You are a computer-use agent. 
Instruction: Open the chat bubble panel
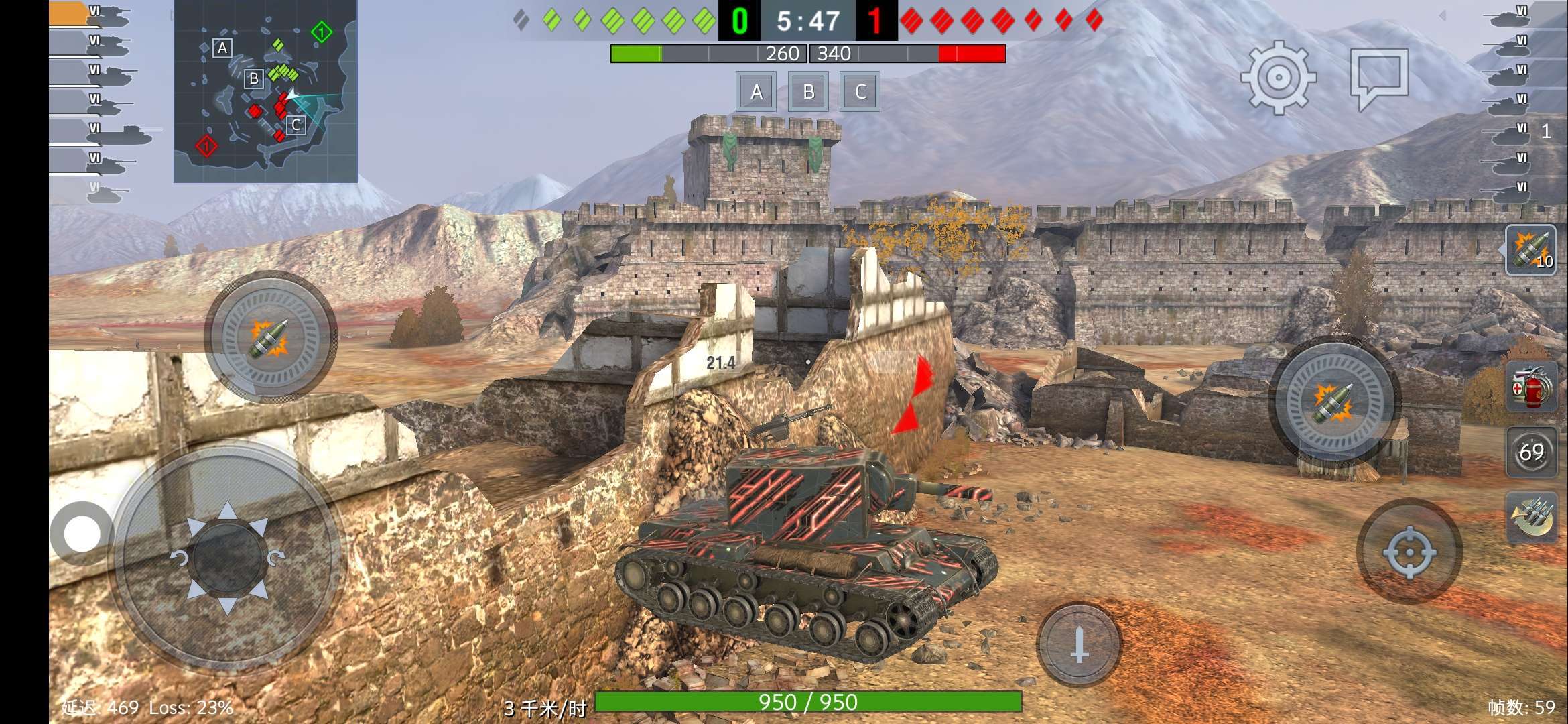click(x=1379, y=76)
